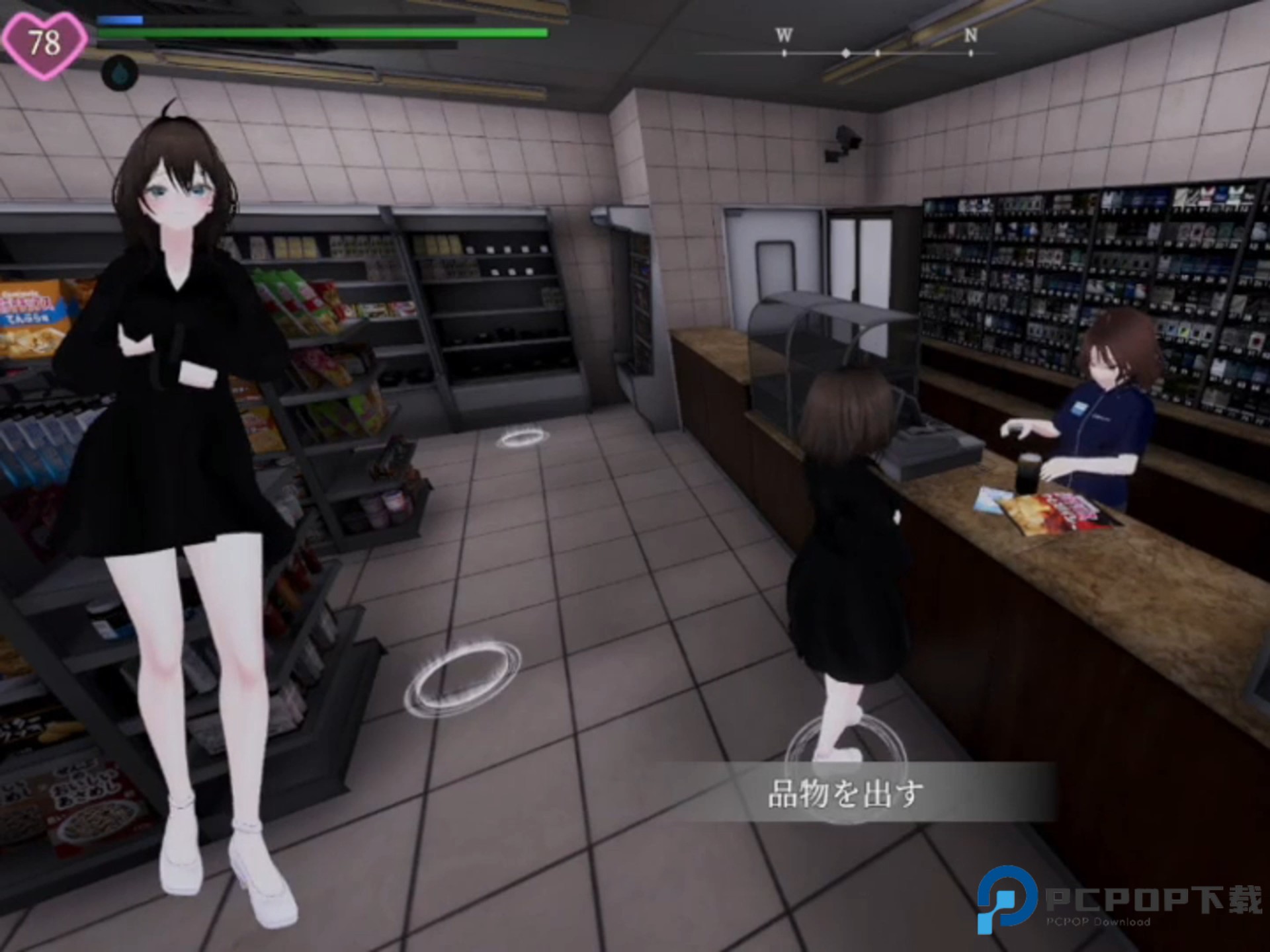Click the pink heart level badge
Viewport: 1270px width, 952px height.
44,44
